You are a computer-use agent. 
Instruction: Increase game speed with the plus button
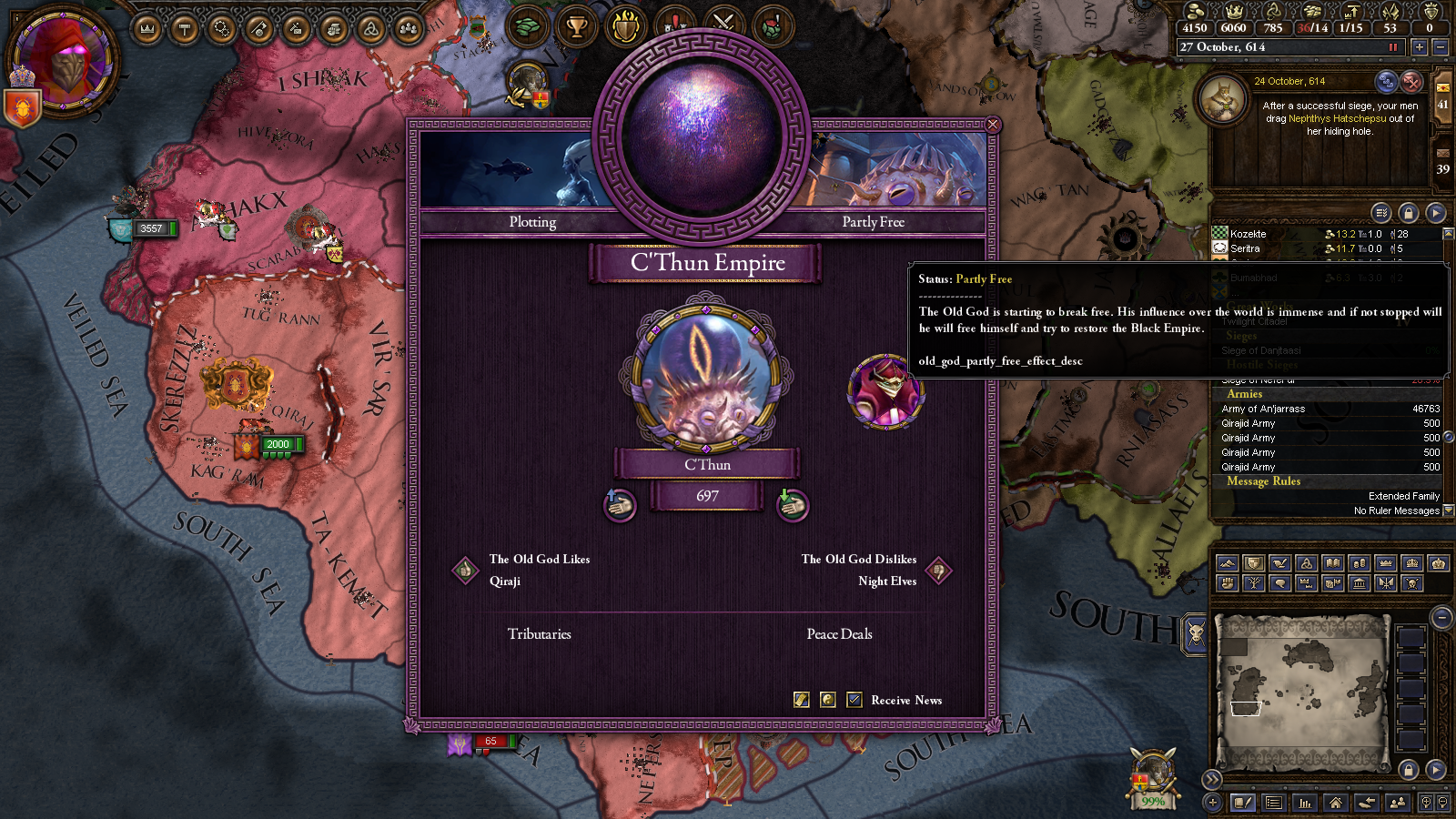click(x=1419, y=47)
